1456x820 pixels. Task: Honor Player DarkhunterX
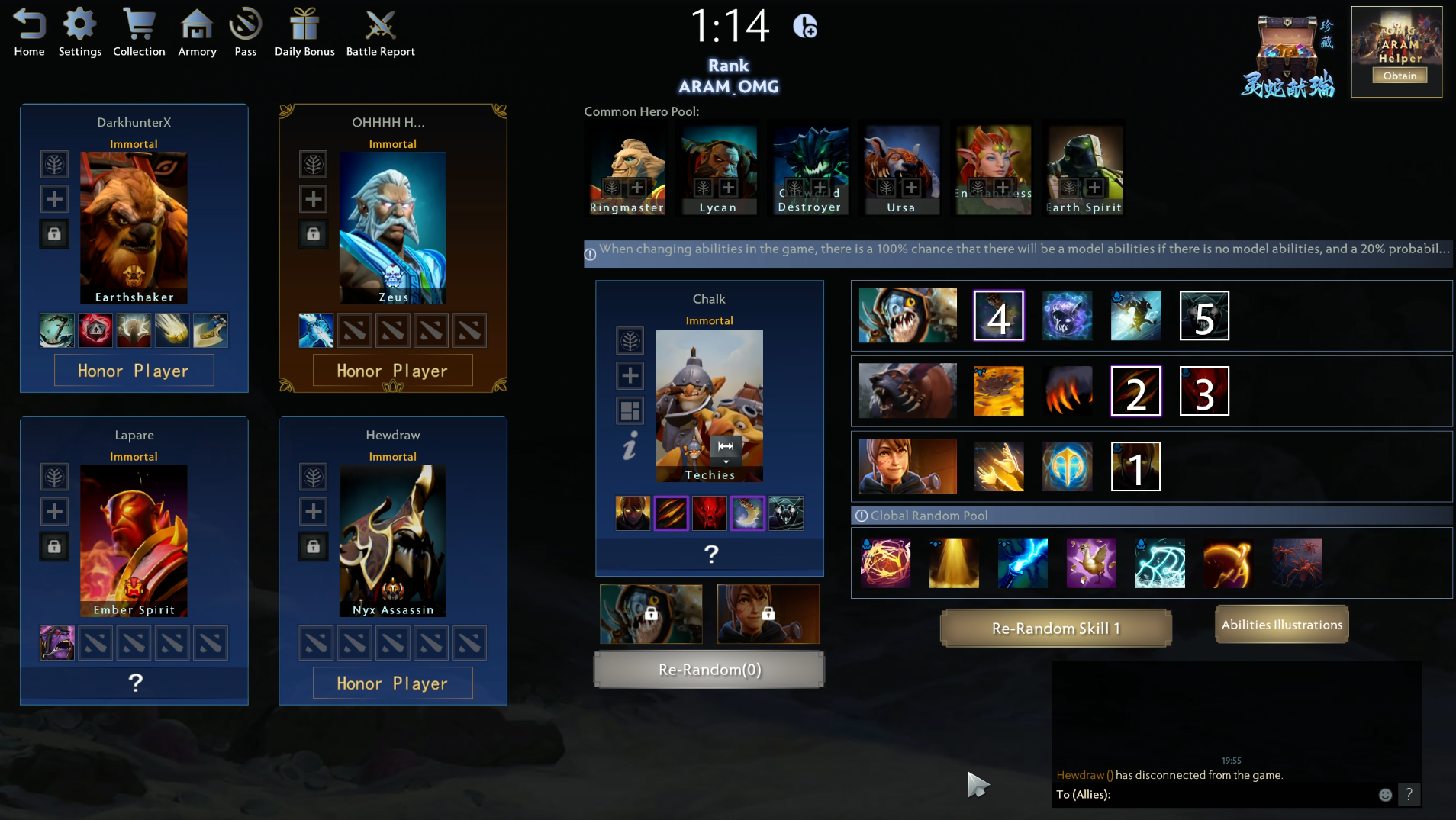(x=134, y=371)
